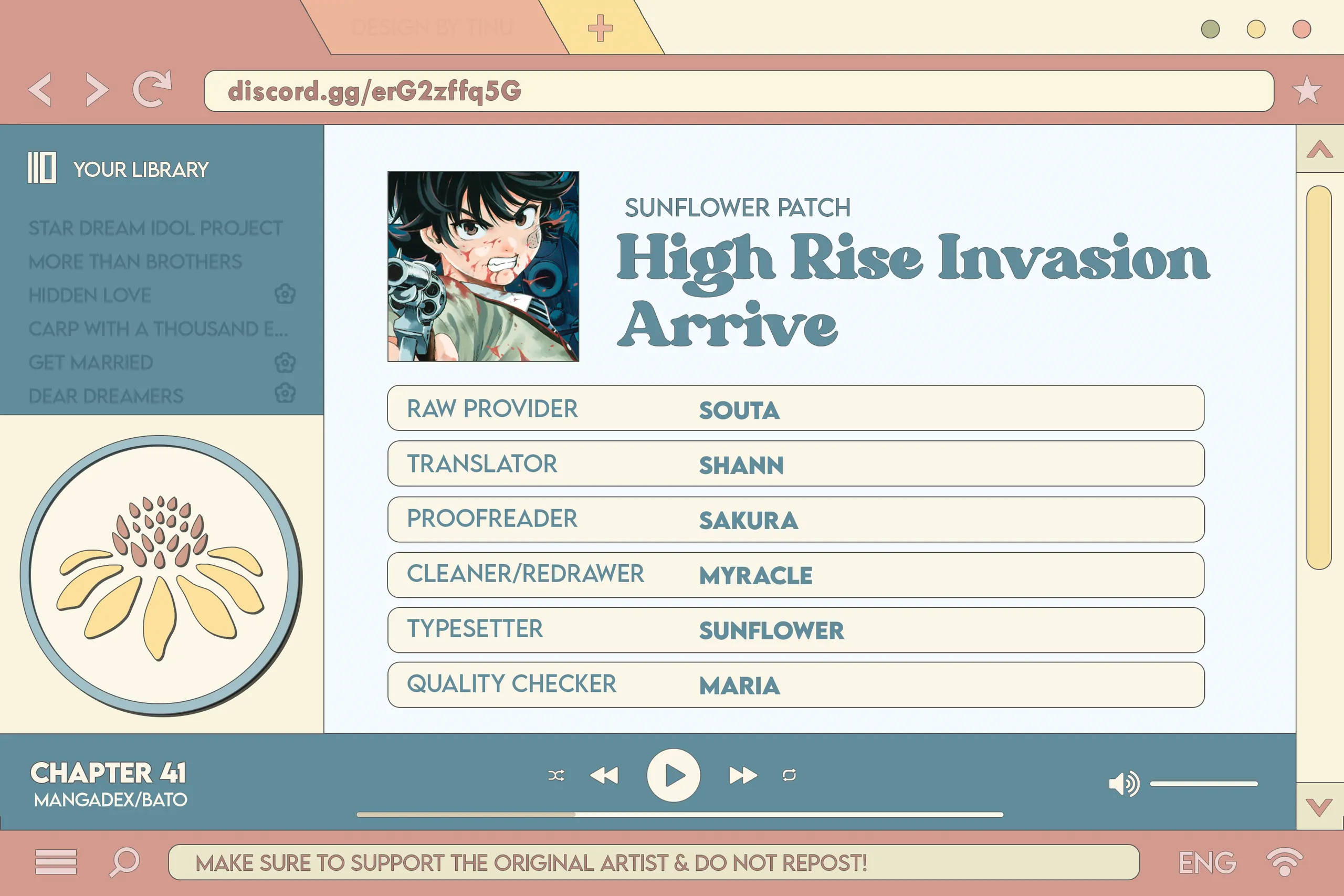The height and width of the screenshot is (896, 1344).
Task: Open Dear Dreamers library entry
Action: pyautogui.click(x=106, y=396)
